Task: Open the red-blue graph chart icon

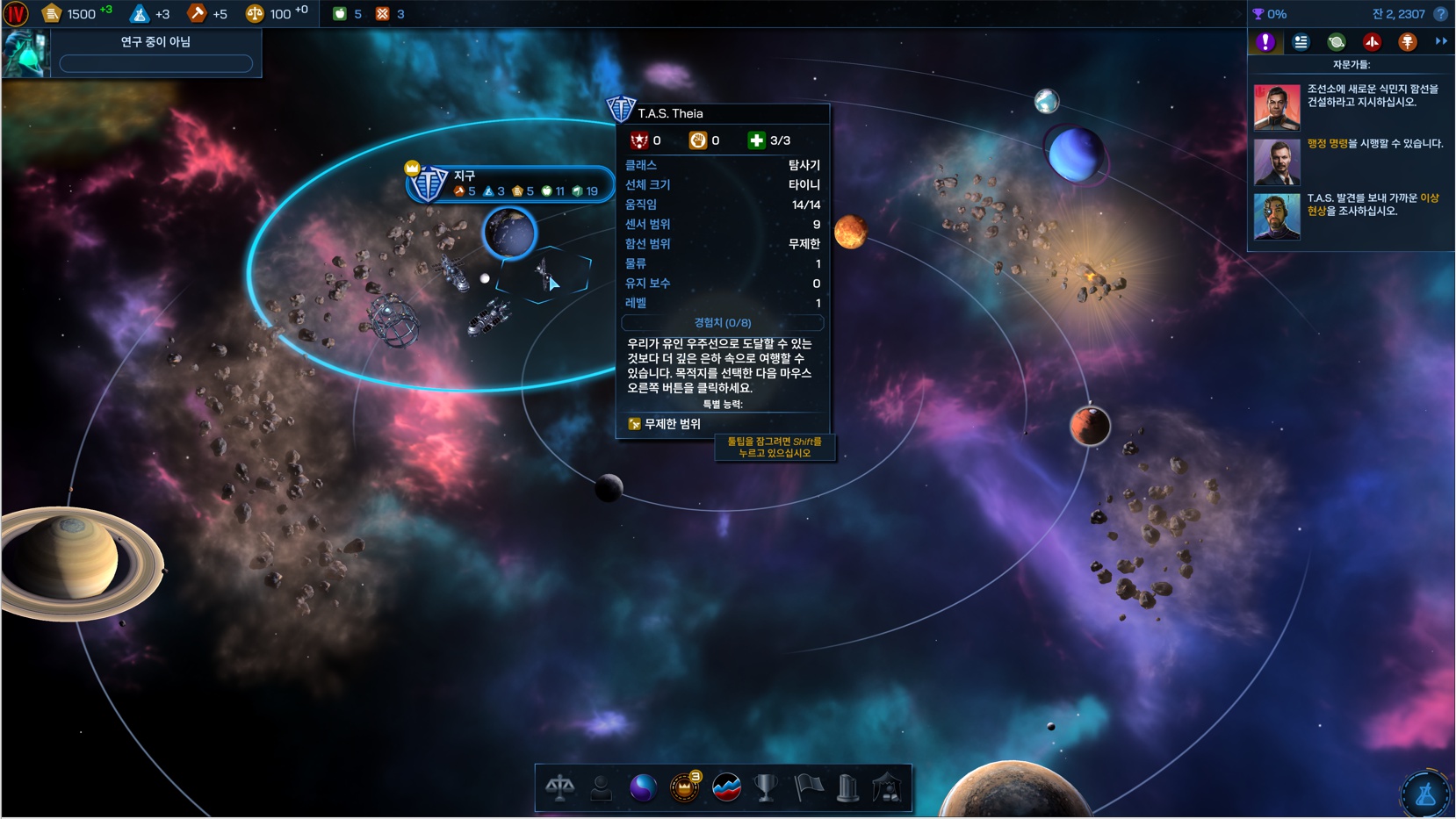Action: (726, 787)
